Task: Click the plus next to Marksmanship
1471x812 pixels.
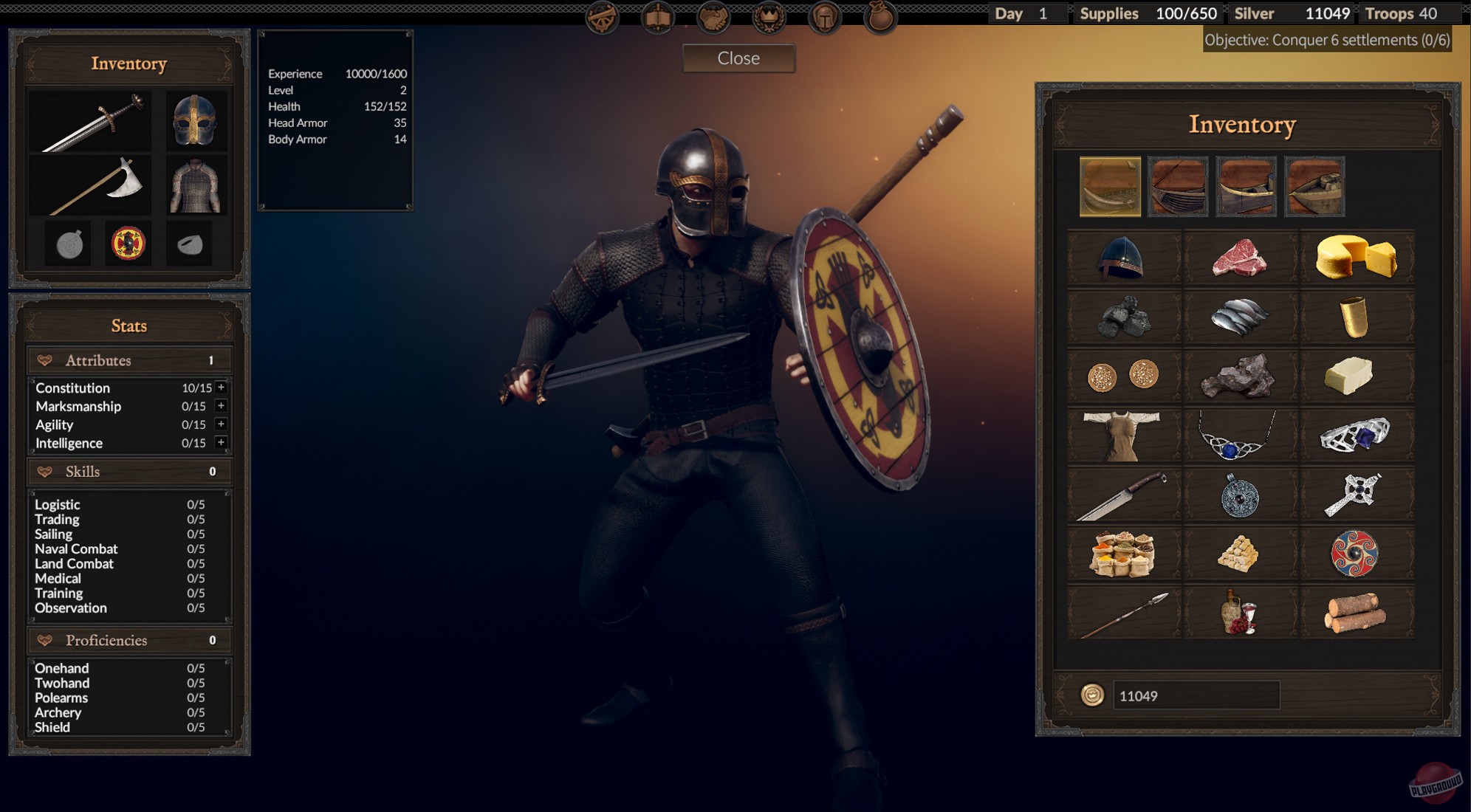Action: click(x=219, y=405)
